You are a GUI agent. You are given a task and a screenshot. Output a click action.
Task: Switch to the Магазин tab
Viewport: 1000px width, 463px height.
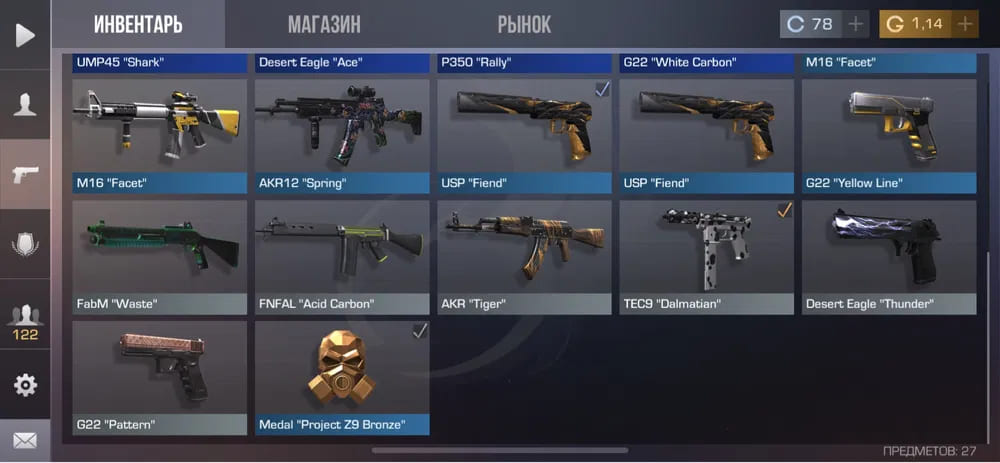[x=324, y=24]
